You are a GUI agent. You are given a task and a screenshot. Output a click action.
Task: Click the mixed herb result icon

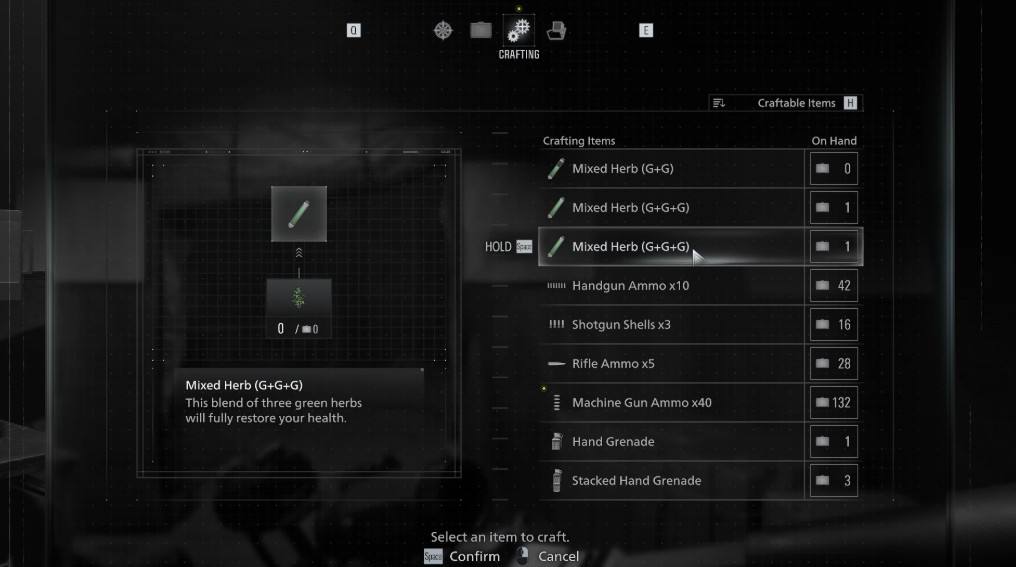pyautogui.click(x=299, y=214)
